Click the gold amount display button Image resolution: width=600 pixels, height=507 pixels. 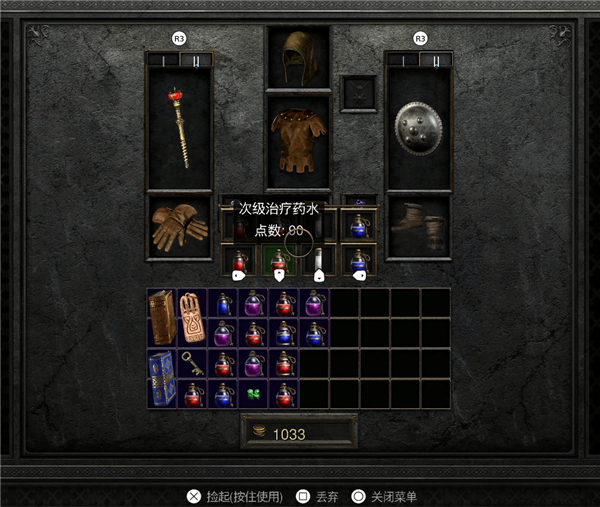(298, 433)
